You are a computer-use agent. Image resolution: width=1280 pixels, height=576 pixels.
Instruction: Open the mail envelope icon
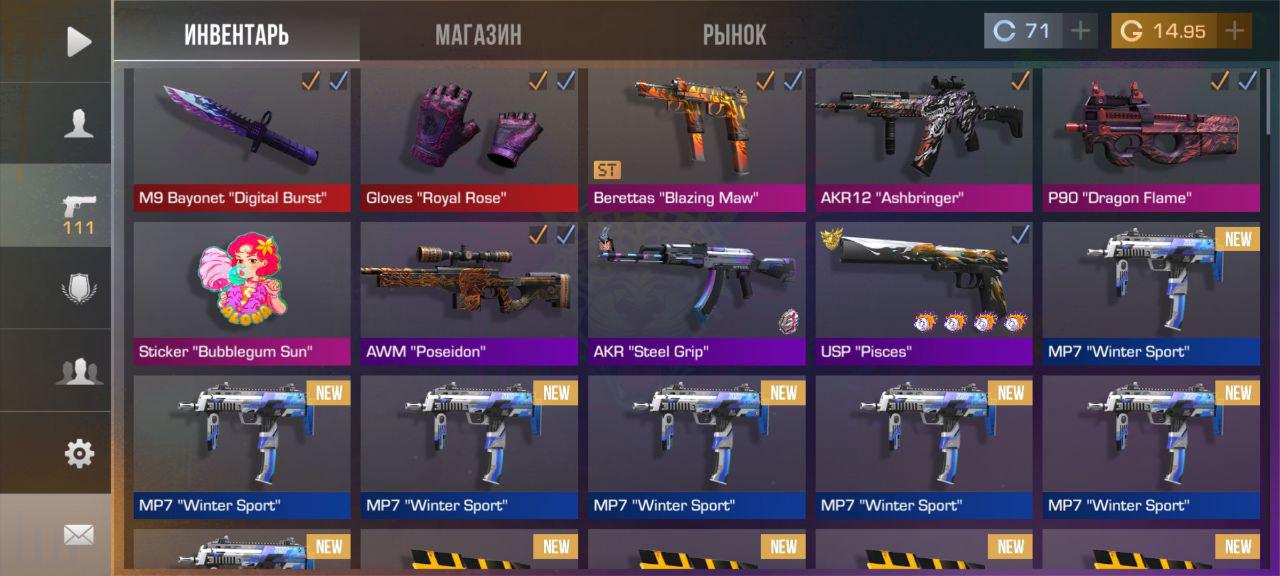(79, 535)
